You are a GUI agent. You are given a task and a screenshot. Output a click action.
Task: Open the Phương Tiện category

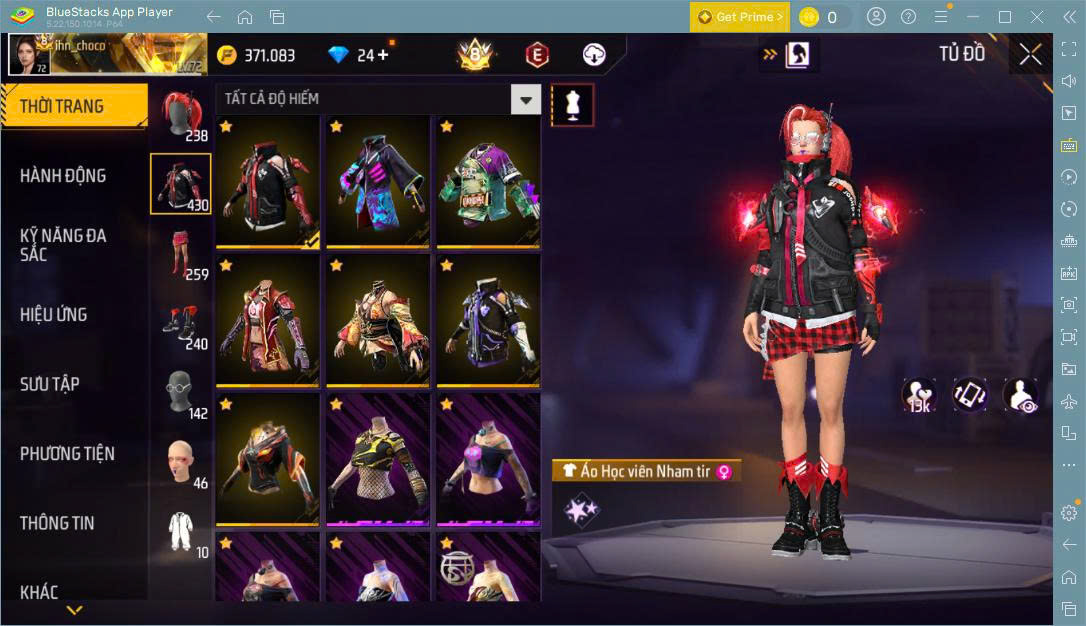click(x=67, y=454)
